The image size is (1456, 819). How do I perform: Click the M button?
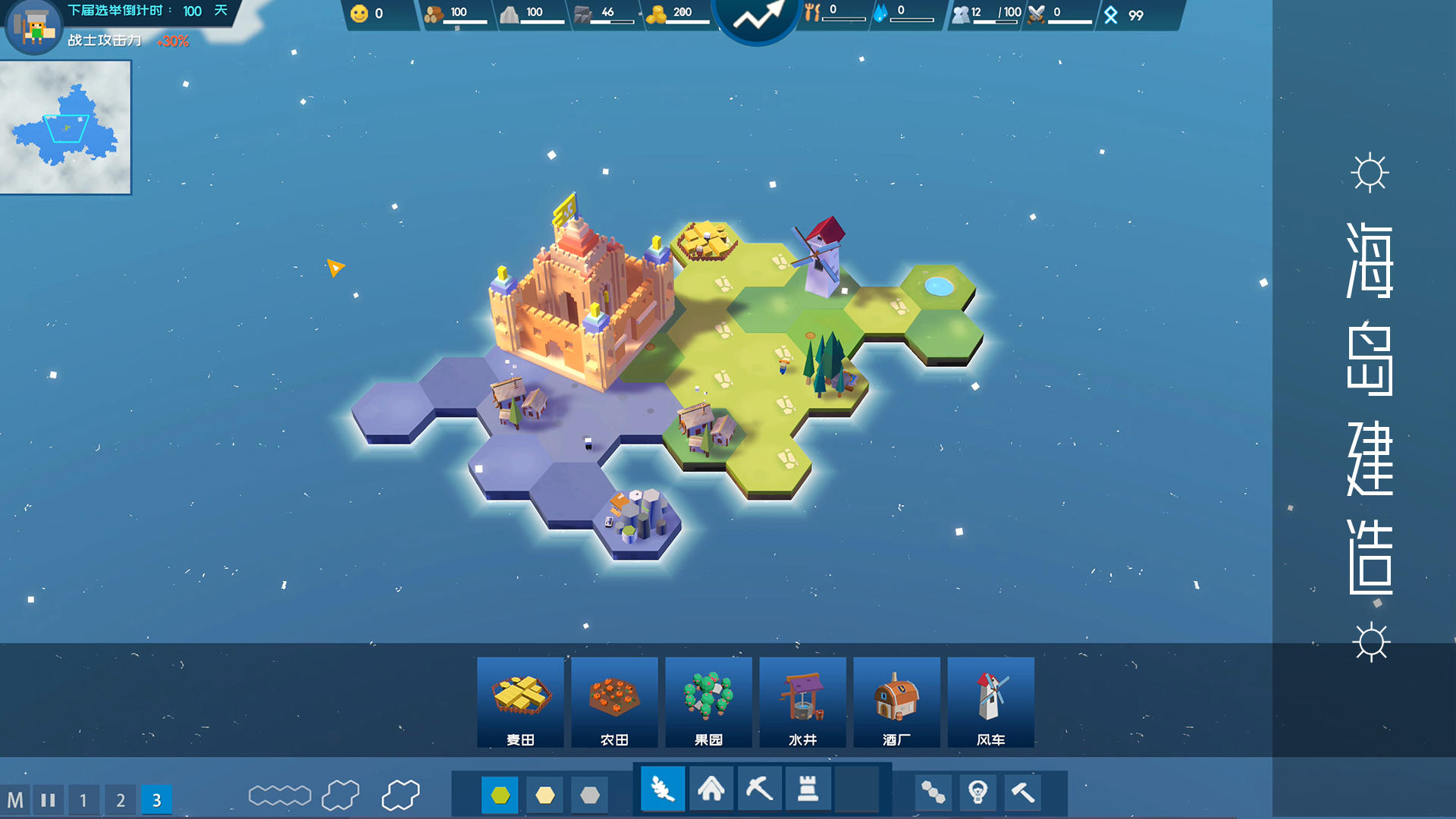(x=15, y=800)
